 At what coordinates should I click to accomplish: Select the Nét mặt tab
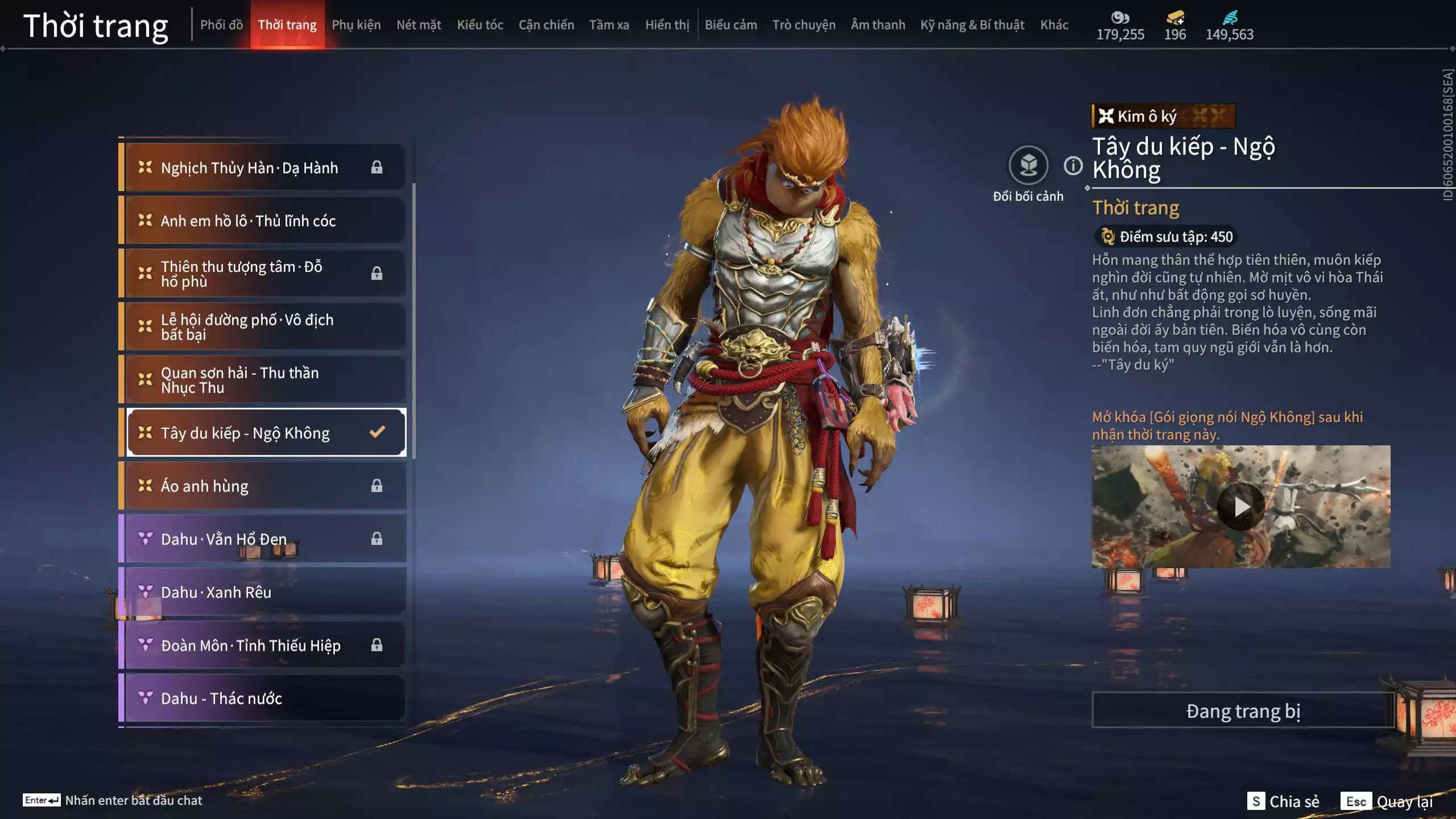(x=419, y=25)
